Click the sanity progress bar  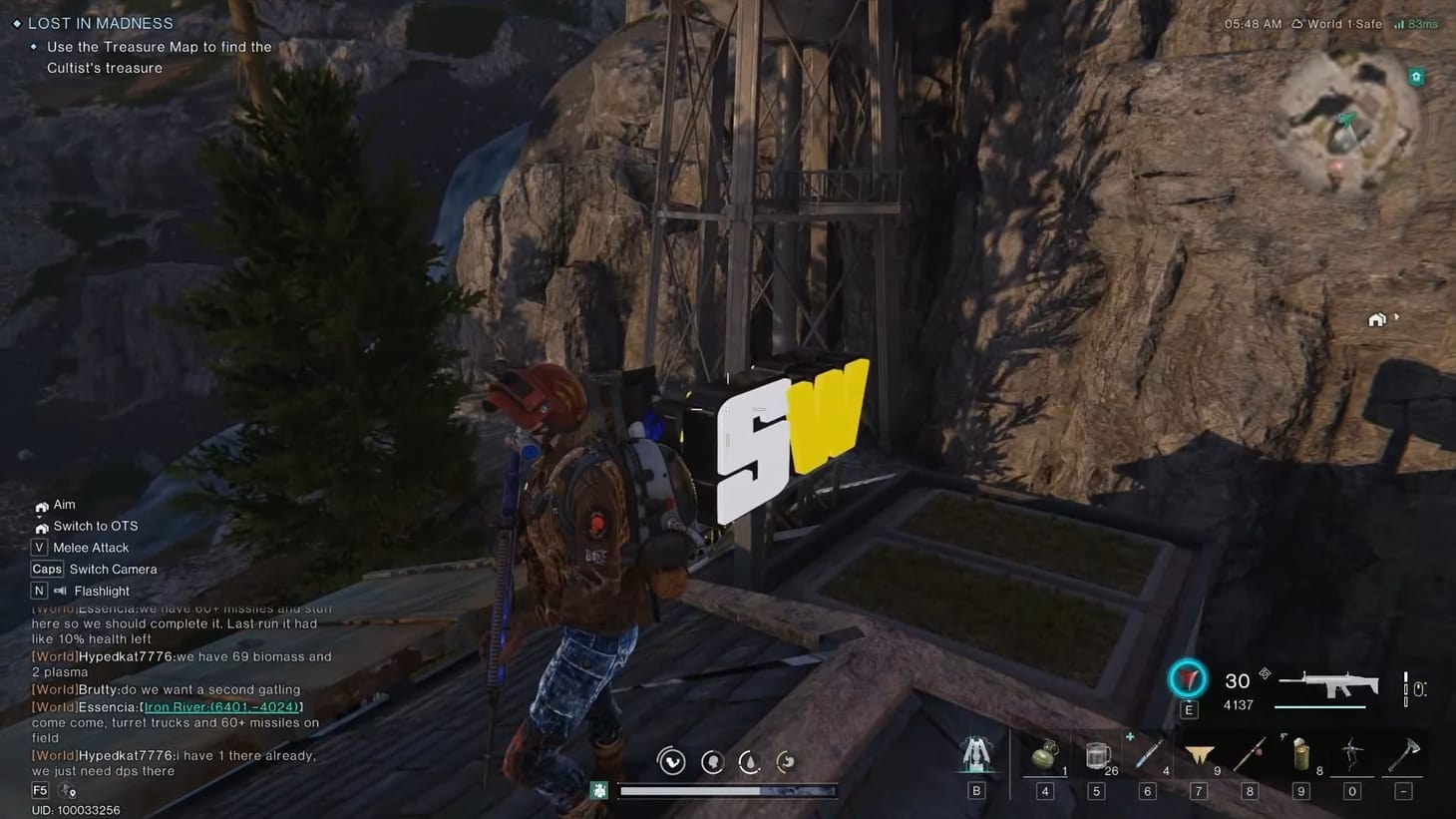click(726, 790)
